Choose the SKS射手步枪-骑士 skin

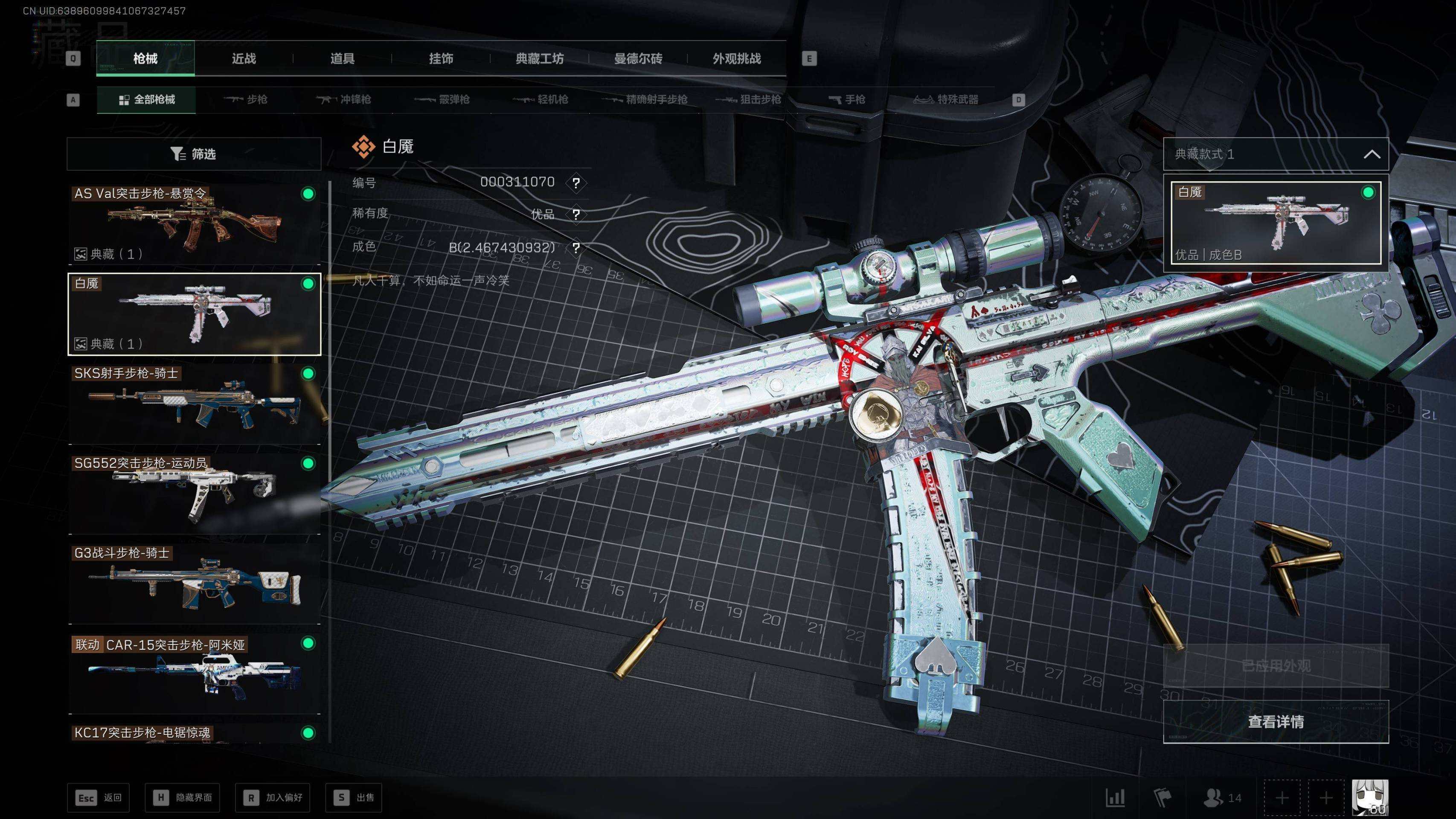point(194,404)
